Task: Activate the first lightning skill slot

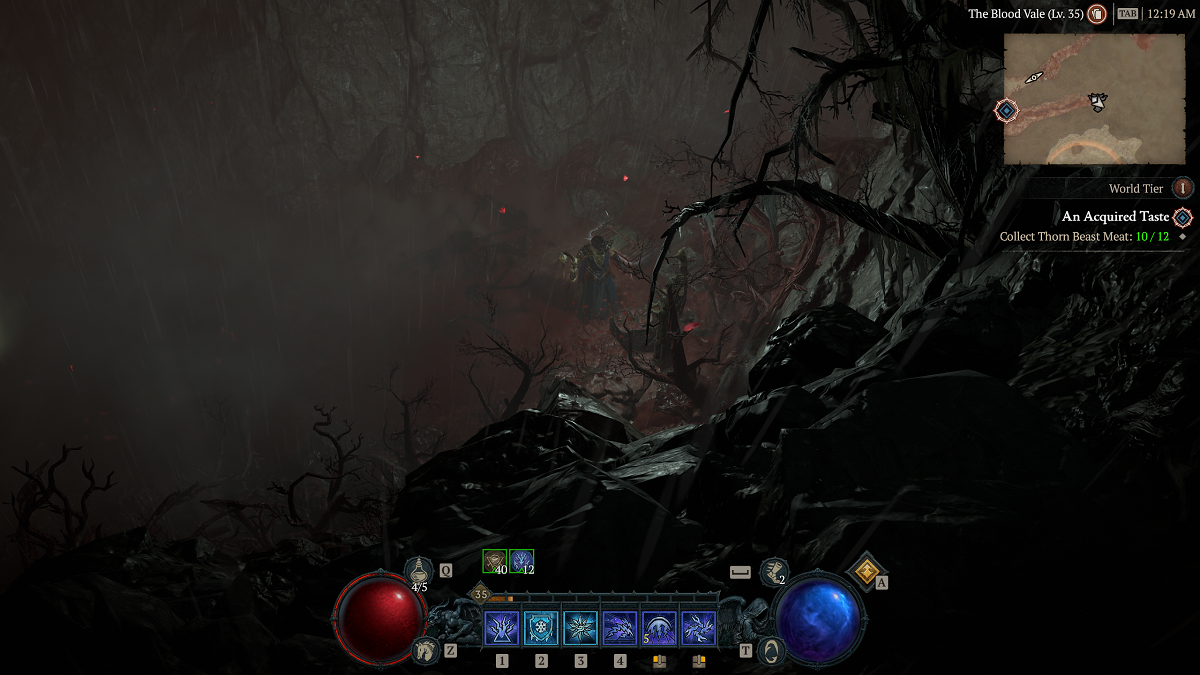Action: [x=501, y=629]
